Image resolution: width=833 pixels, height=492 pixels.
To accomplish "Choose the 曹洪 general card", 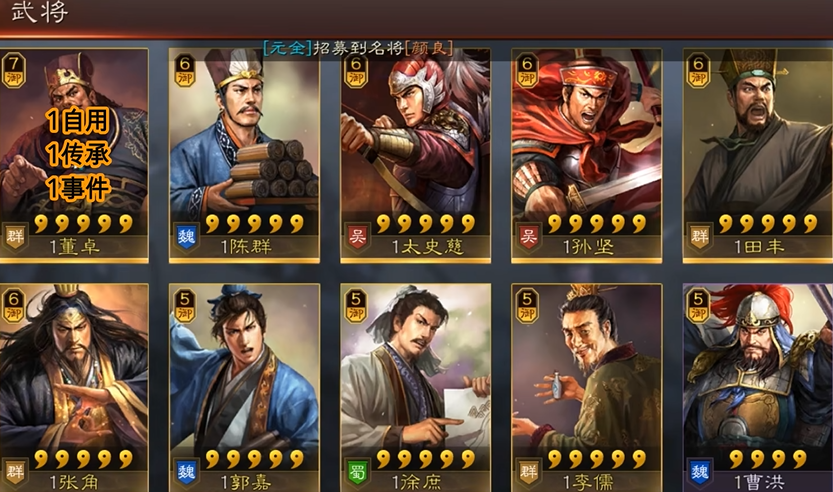I will 757,385.
